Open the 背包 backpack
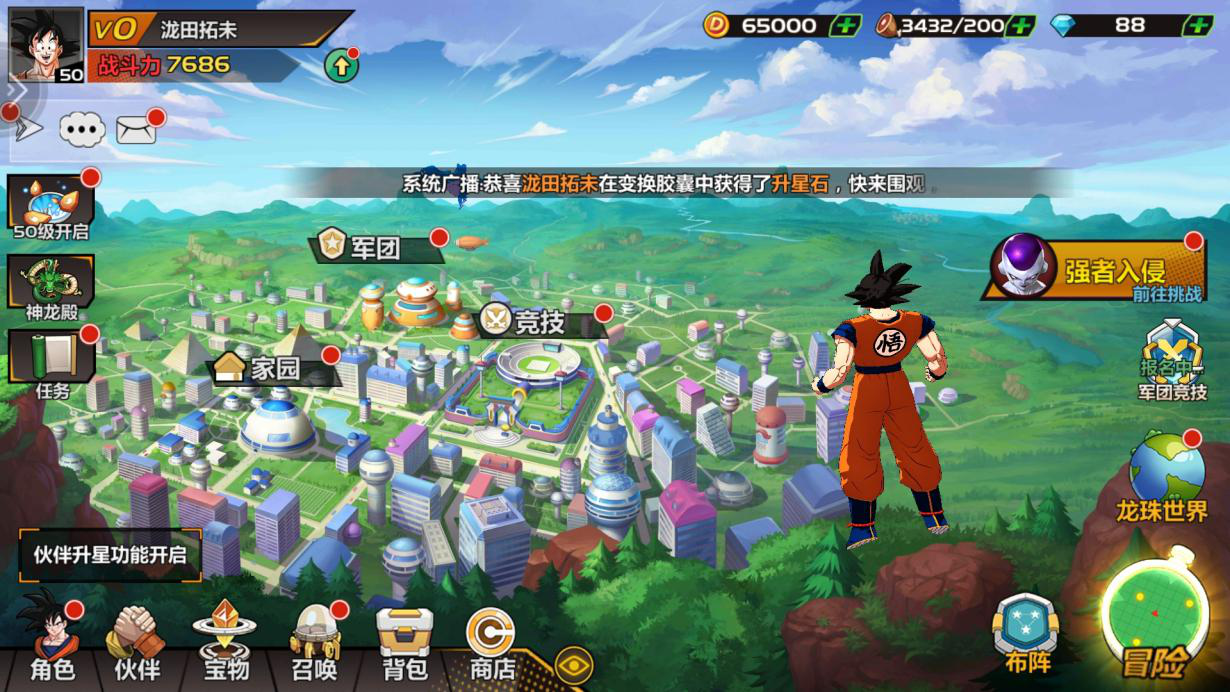1230x692 pixels. coord(404,640)
